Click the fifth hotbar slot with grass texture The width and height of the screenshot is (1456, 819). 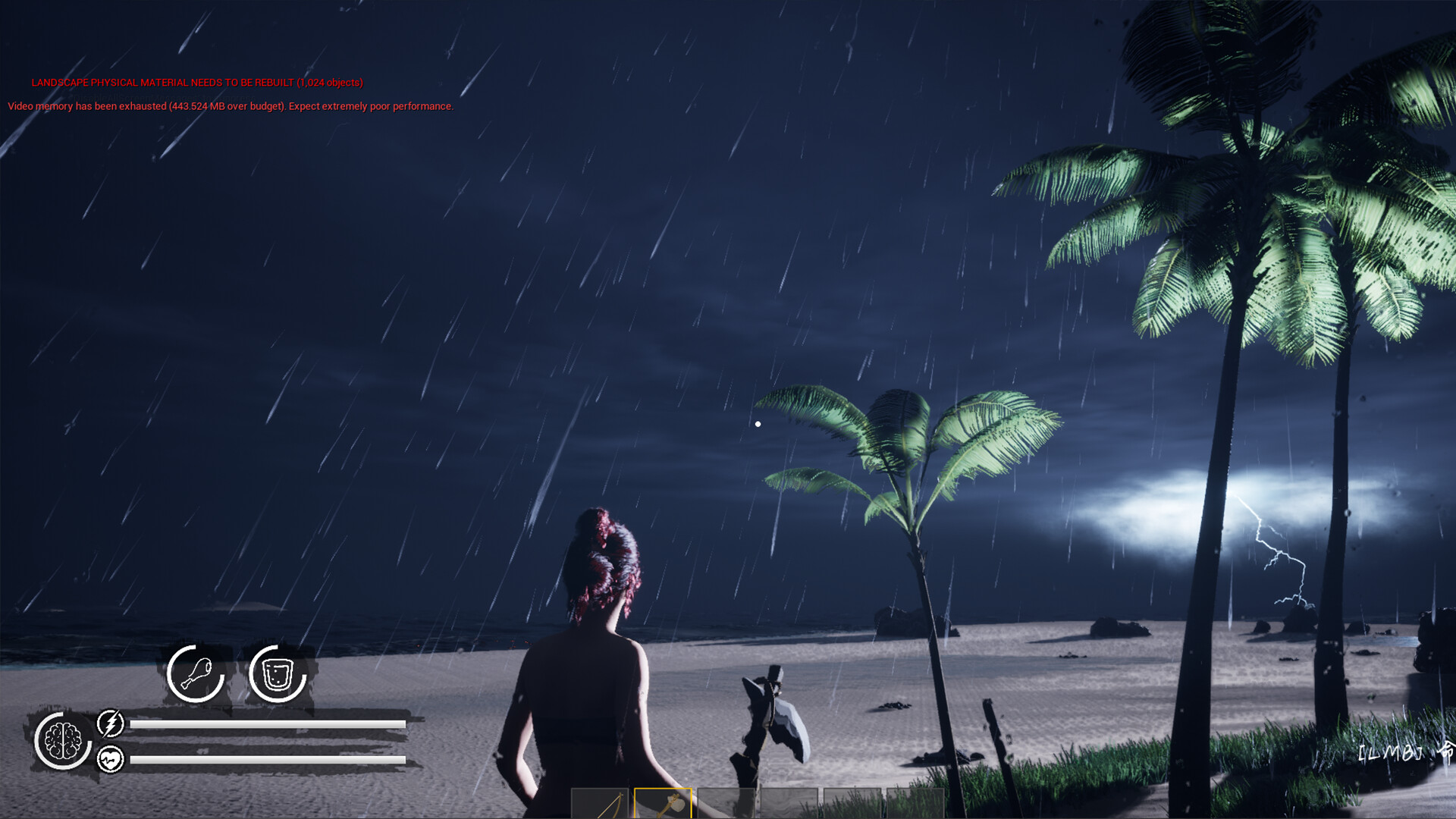pyautogui.click(x=852, y=805)
